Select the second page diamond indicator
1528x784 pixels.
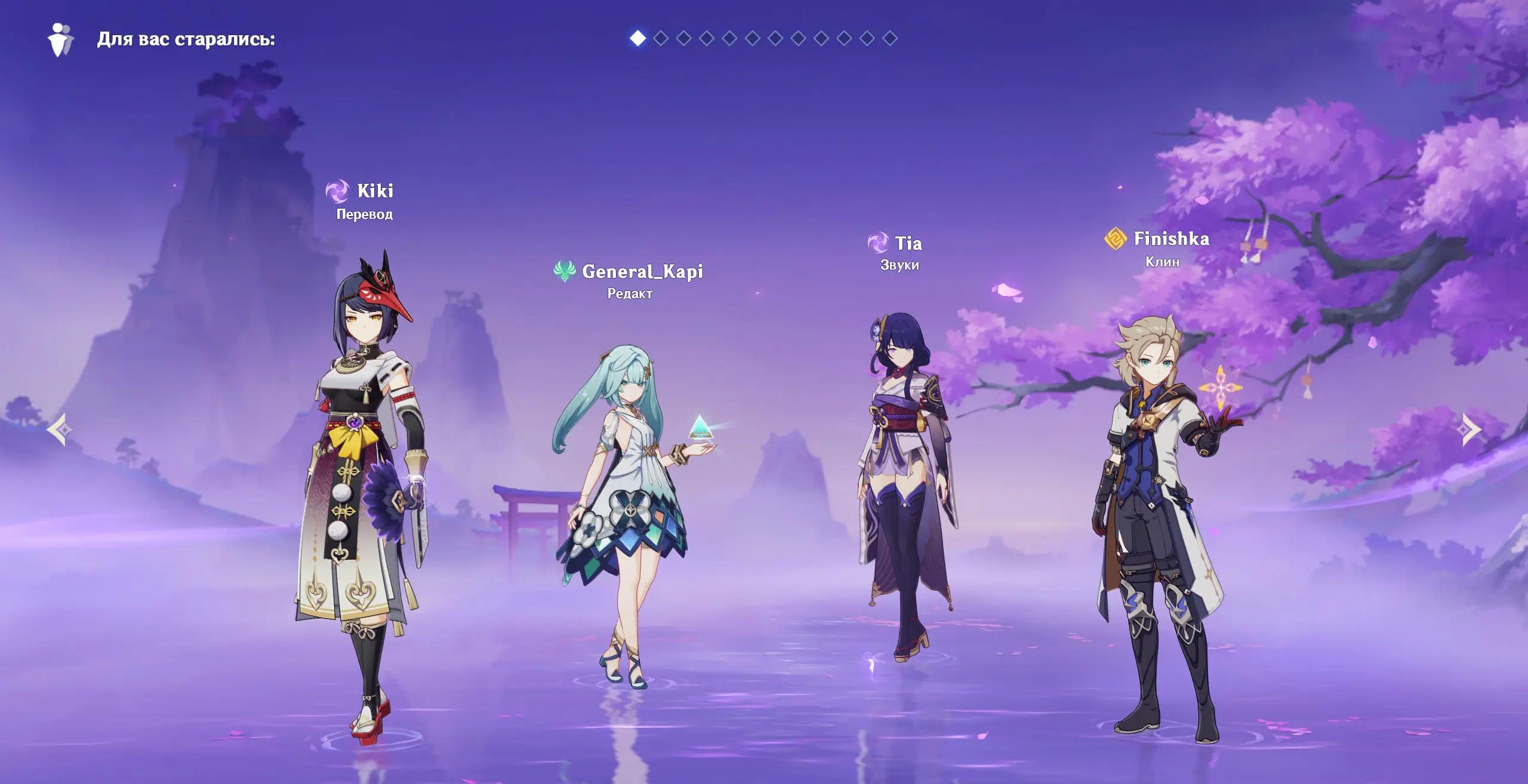(x=661, y=39)
